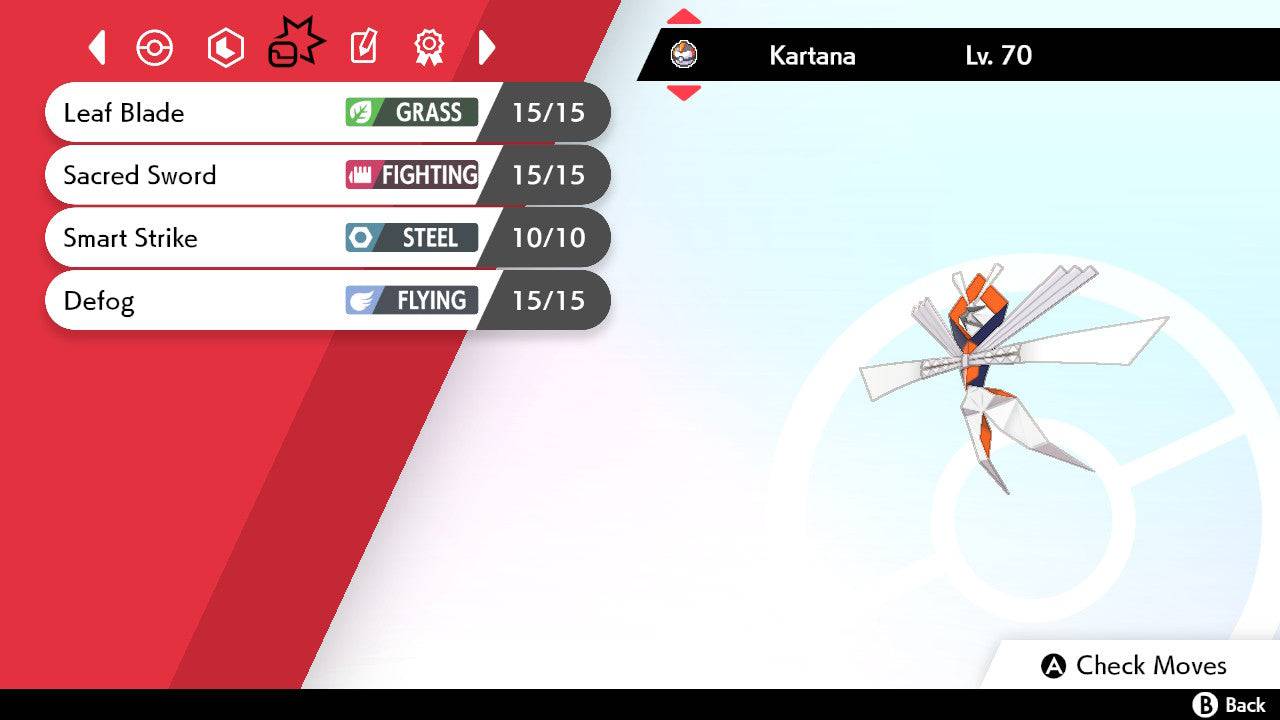Click the Poké Ball icon beside Kartana's name
The width and height of the screenshot is (1280, 720).
pos(686,56)
